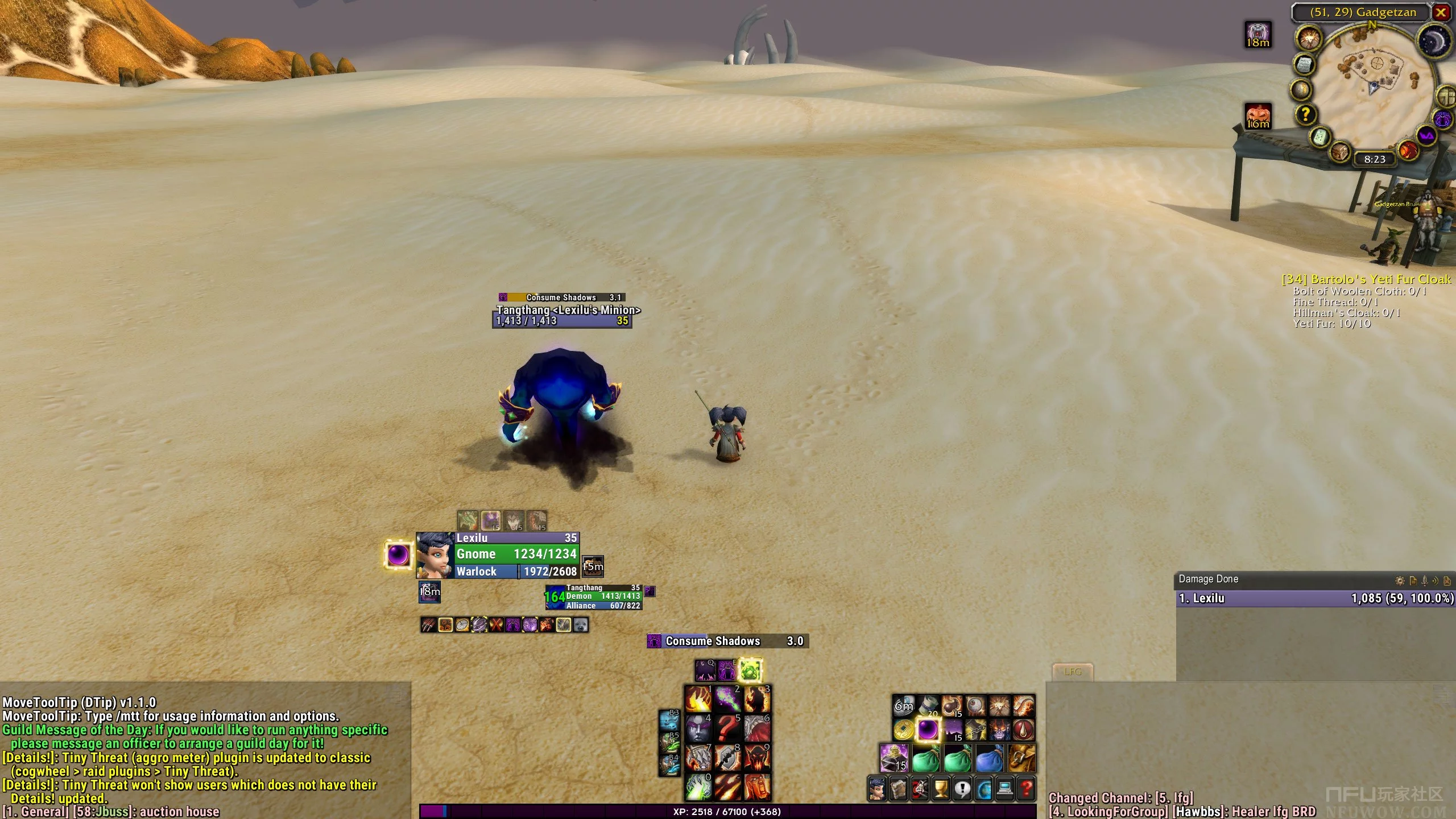Open the leather backpack

tap(1021, 758)
